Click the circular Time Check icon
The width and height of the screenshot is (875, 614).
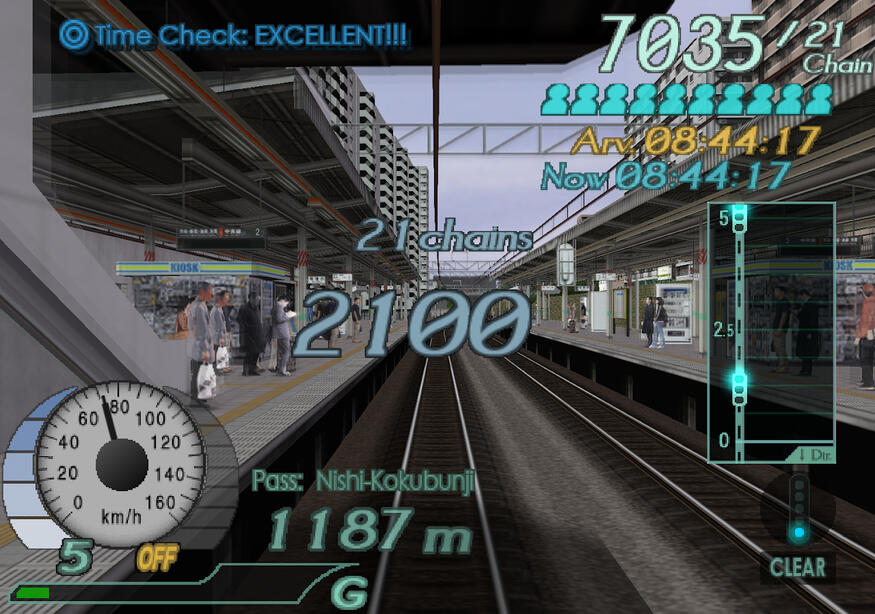74,35
